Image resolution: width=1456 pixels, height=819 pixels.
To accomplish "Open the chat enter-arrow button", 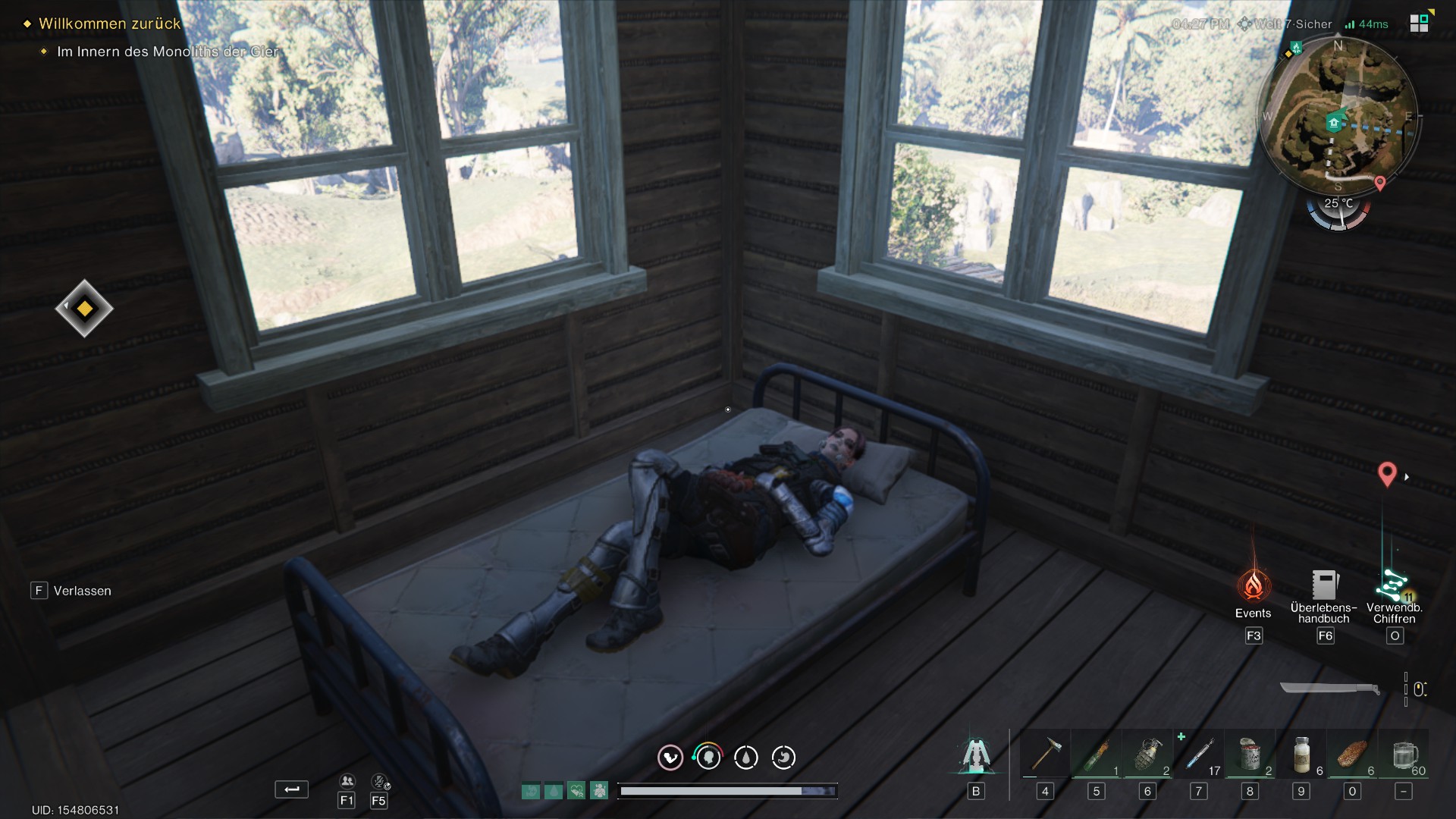I will pyautogui.click(x=291, y=789).
